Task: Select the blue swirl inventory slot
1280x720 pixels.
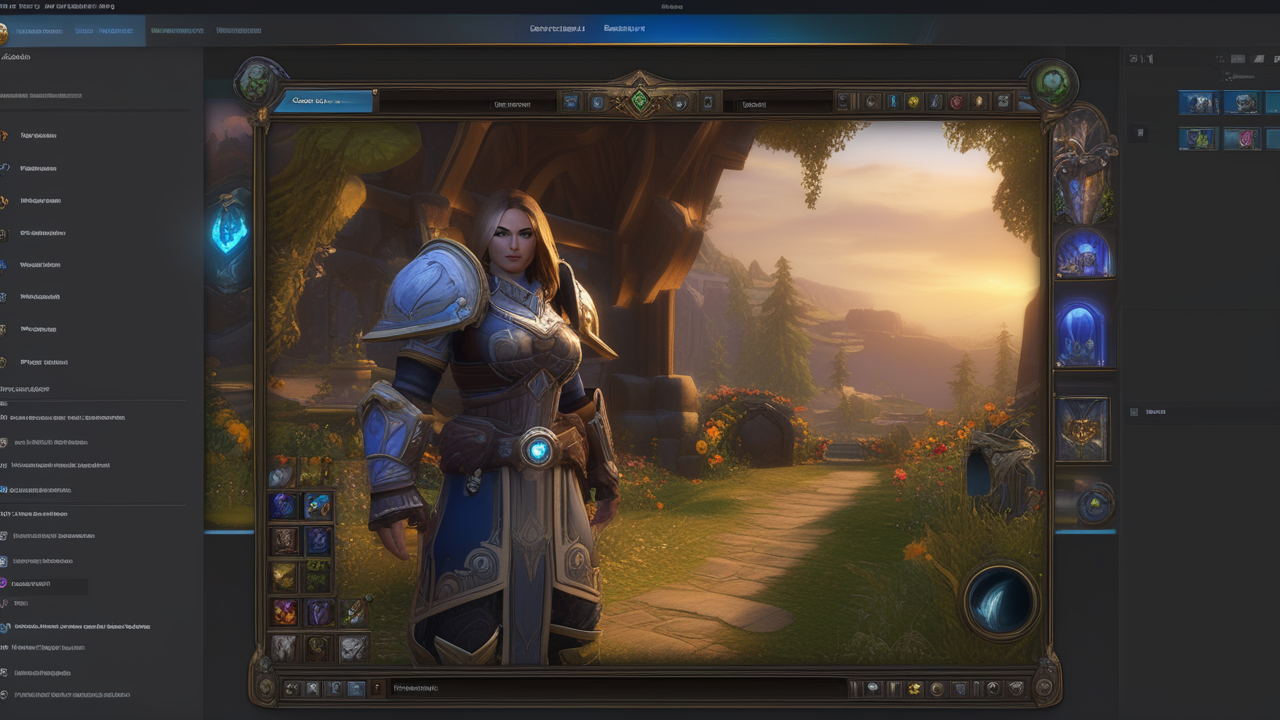Action: (x=284, y=506)
